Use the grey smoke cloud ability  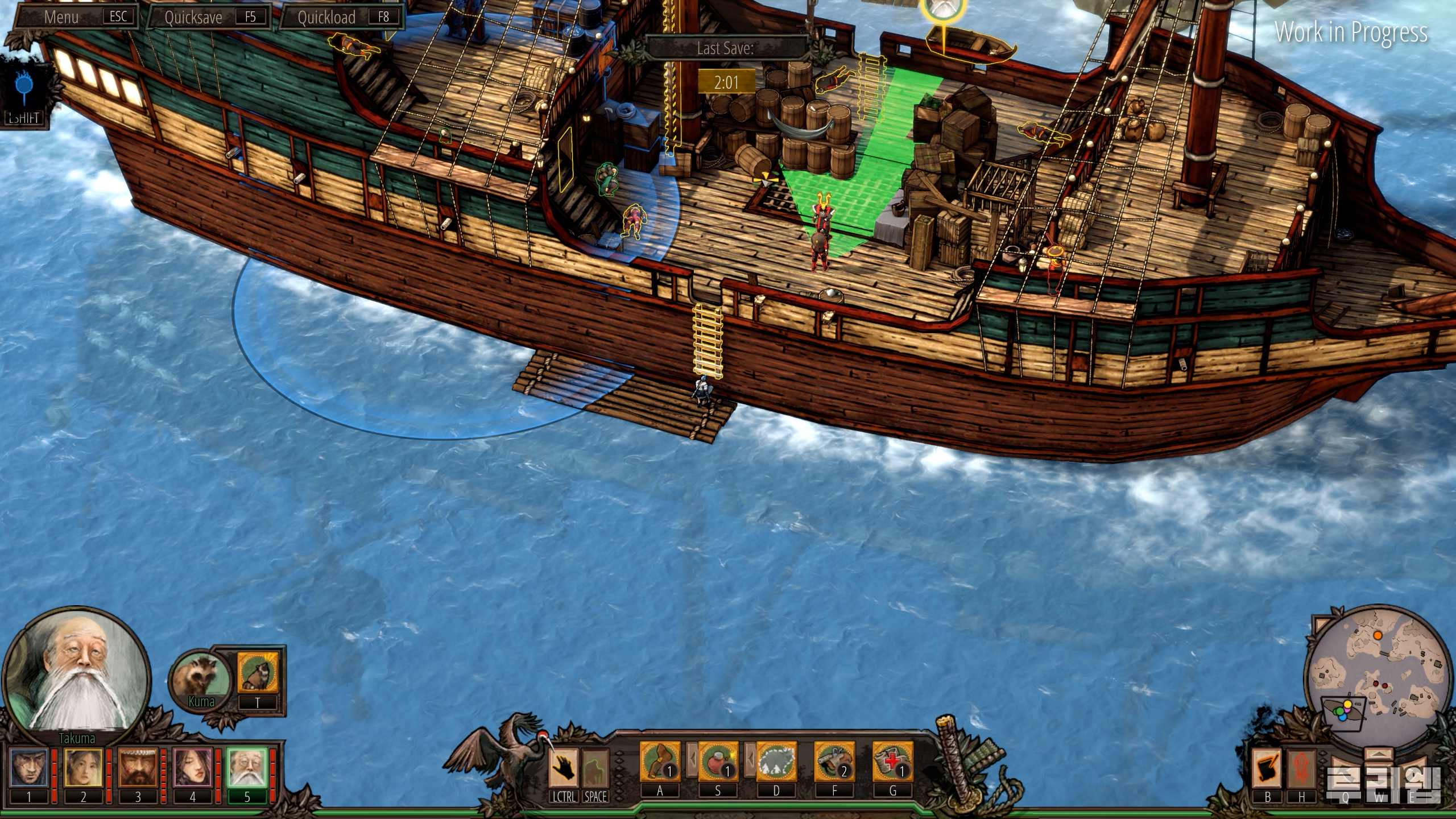pos(776,762)
